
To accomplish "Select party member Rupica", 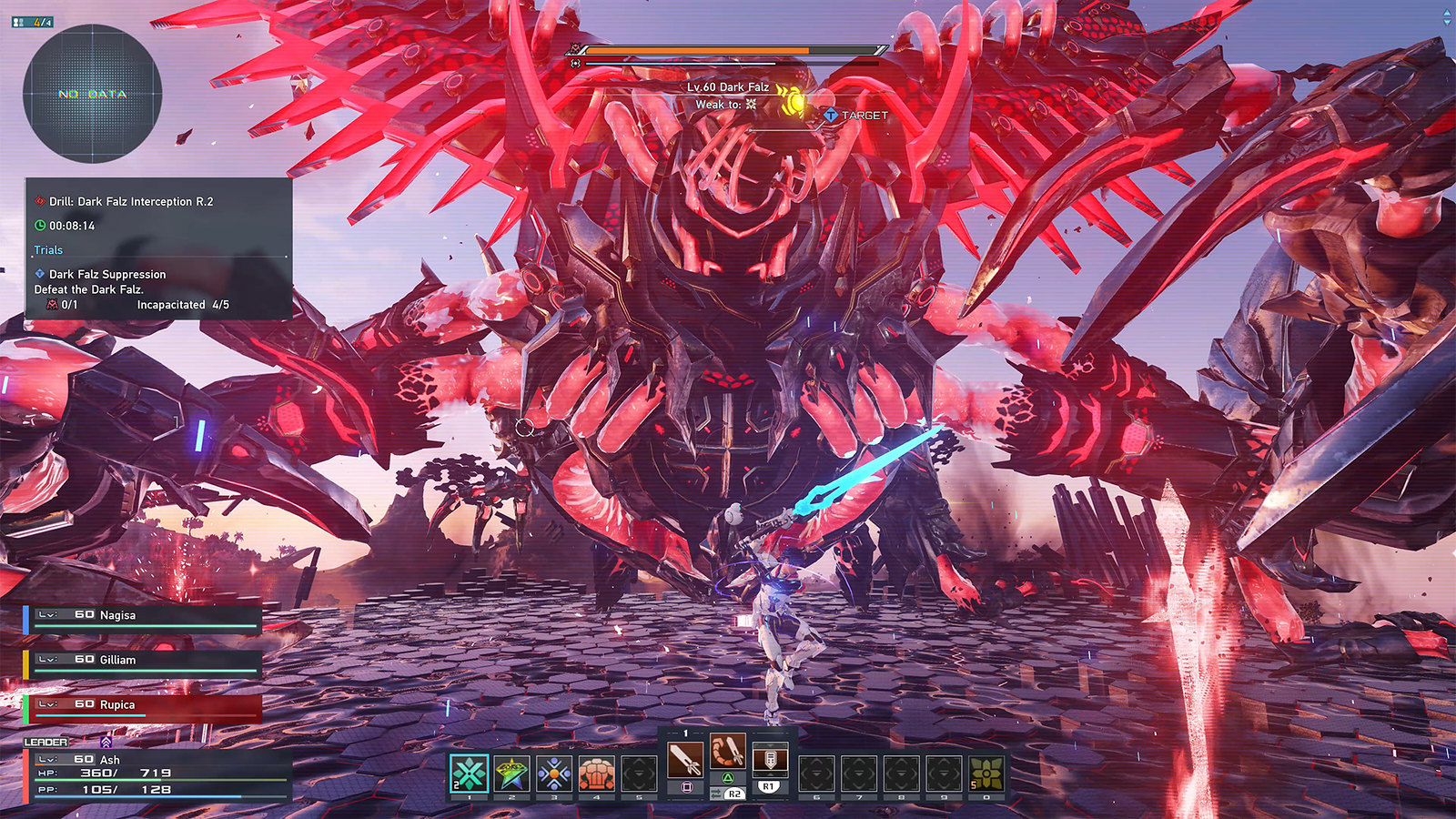I will (143, 707).
